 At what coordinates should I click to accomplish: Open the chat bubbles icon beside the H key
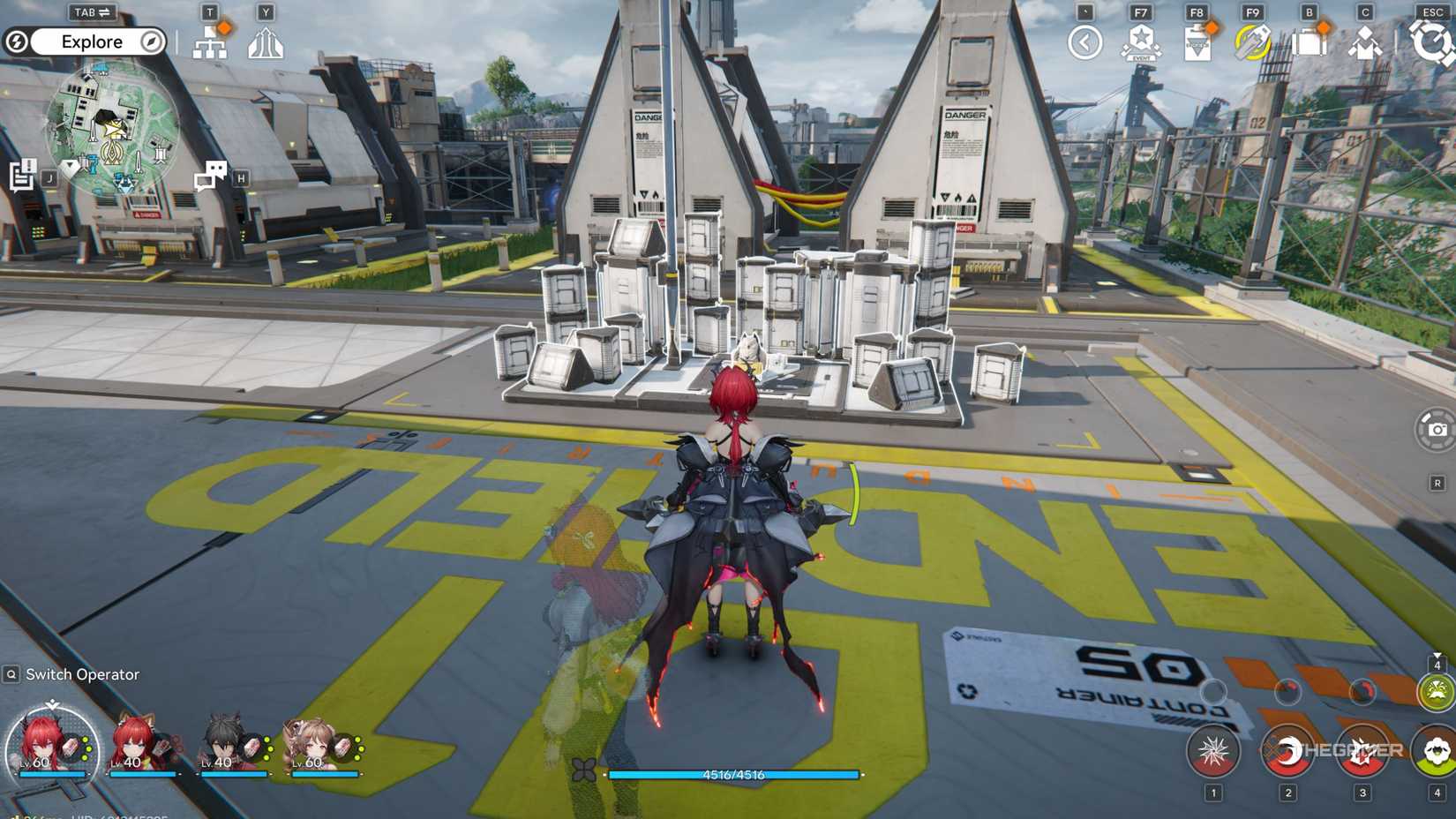pyautogui.click(x=210, y=174)
